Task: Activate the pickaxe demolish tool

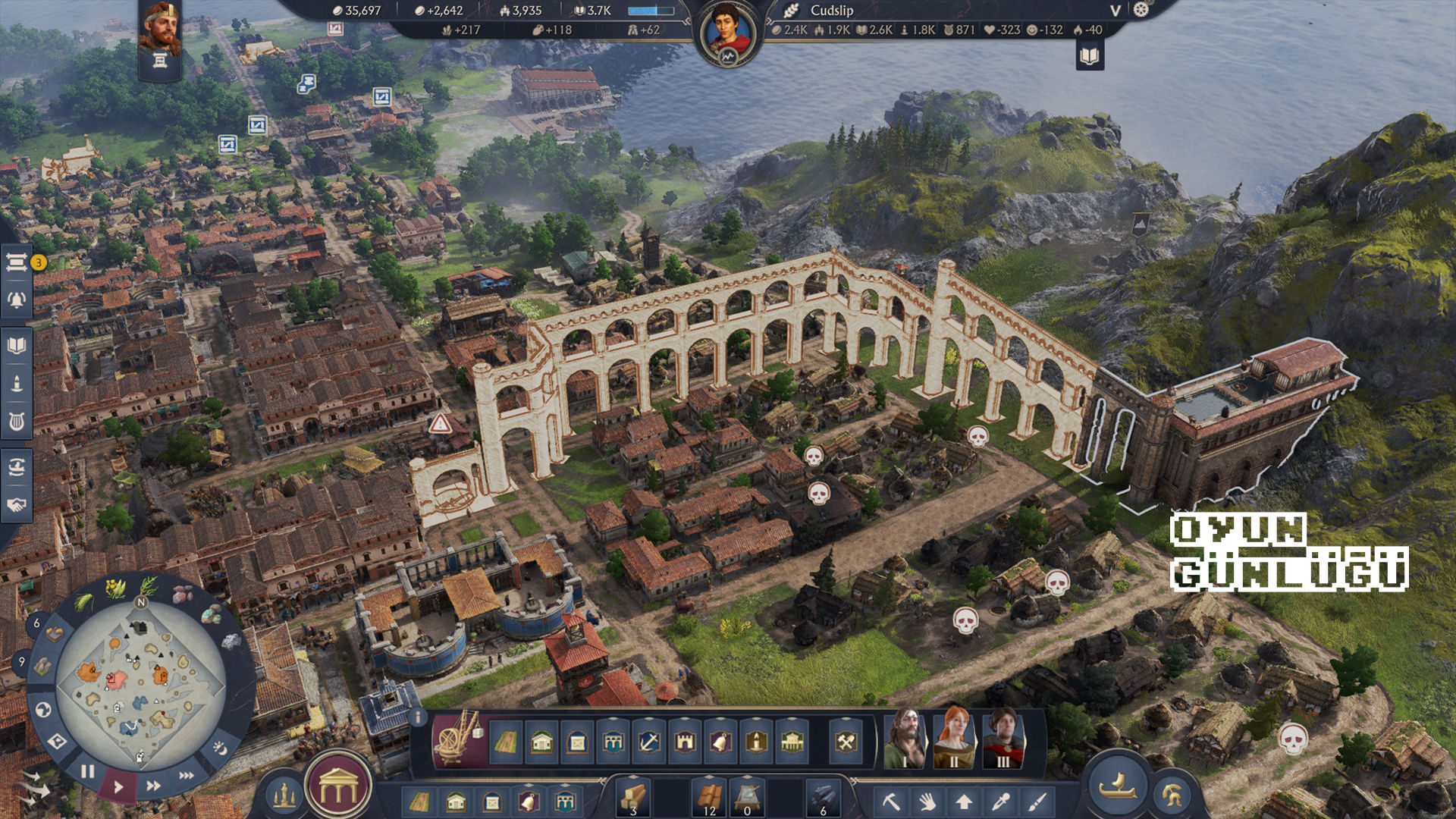Action: click(x=890, y=801)
